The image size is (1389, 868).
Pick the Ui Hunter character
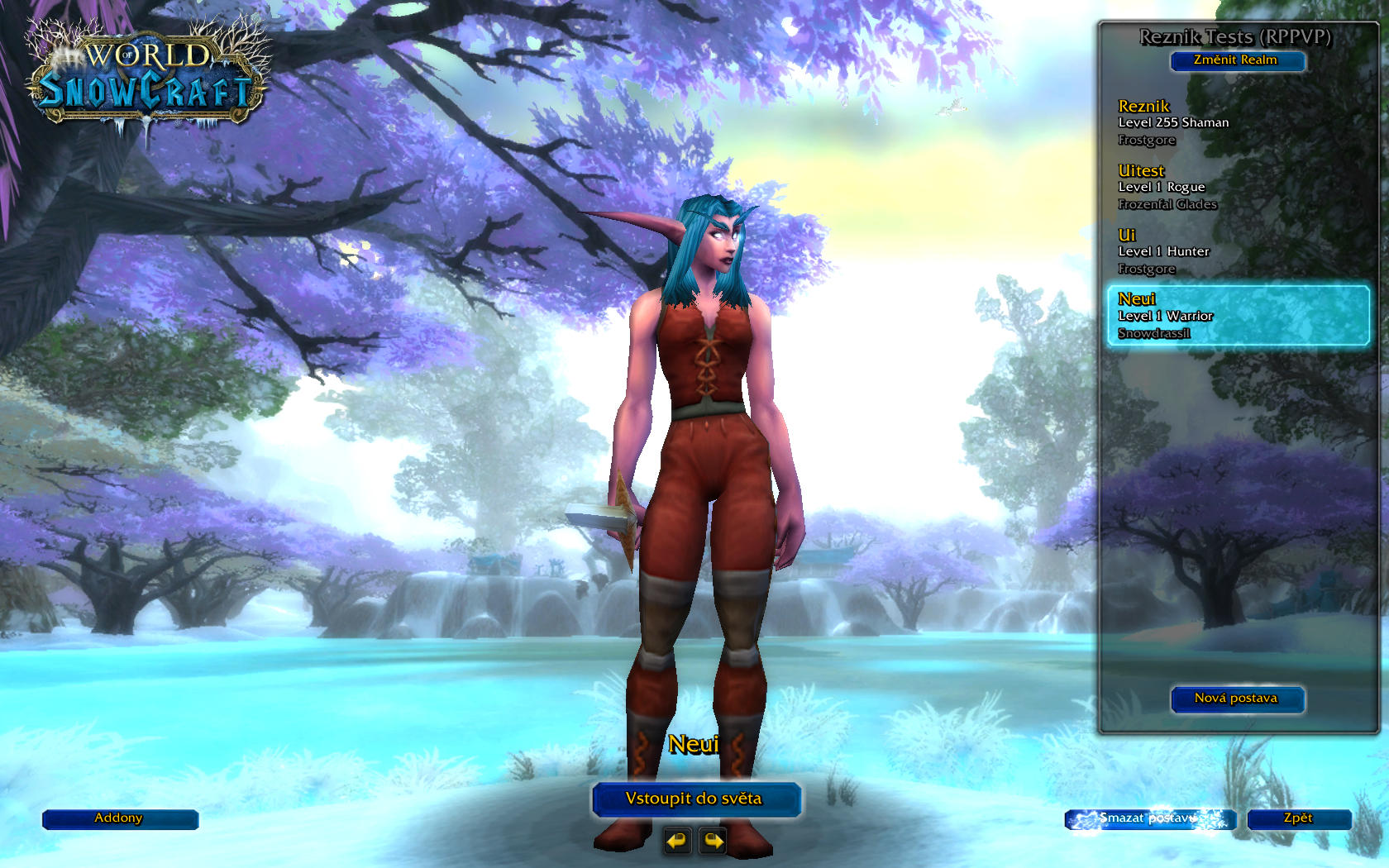(x=1236, y=251)
